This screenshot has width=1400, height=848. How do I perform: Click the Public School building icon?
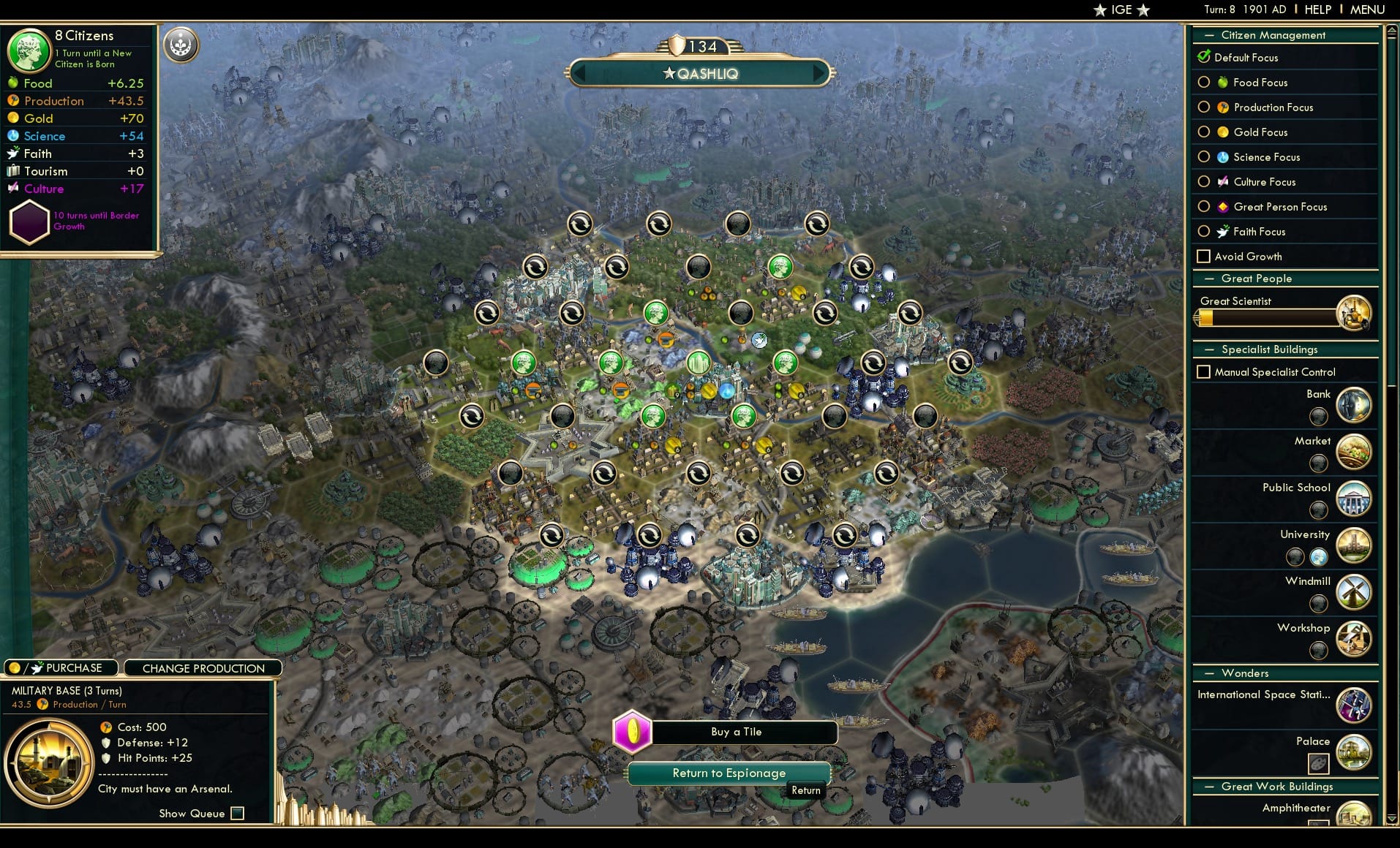tap(1354, 499)
